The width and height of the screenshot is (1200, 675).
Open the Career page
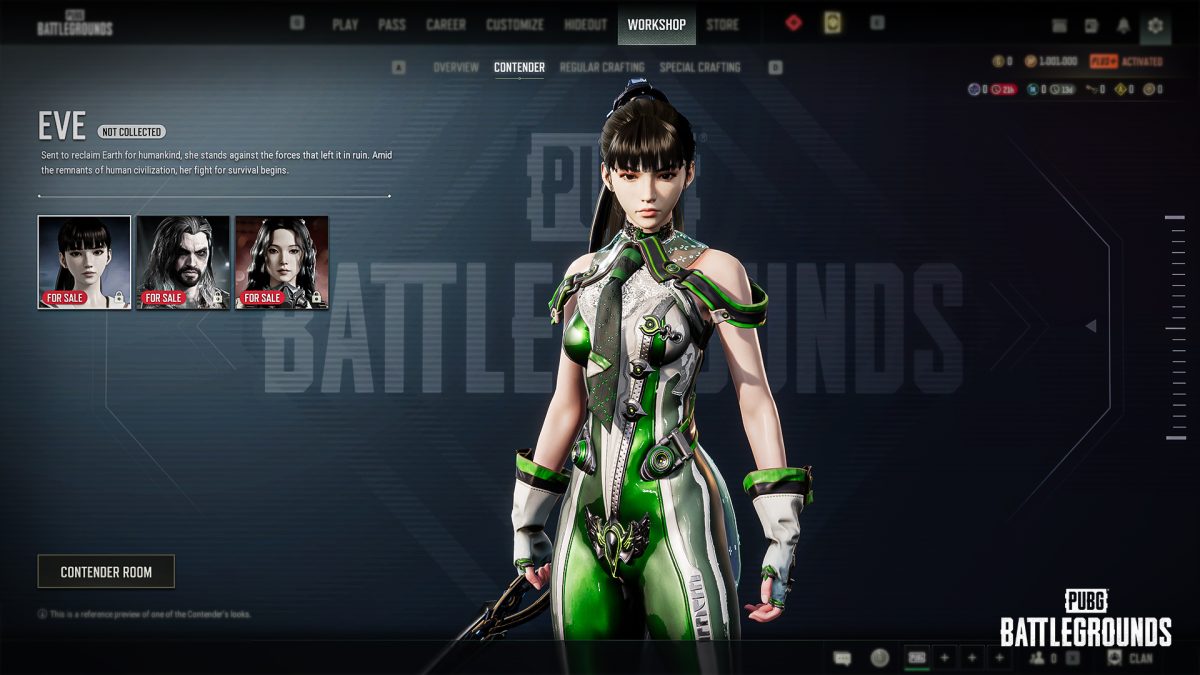pos(446,25)
